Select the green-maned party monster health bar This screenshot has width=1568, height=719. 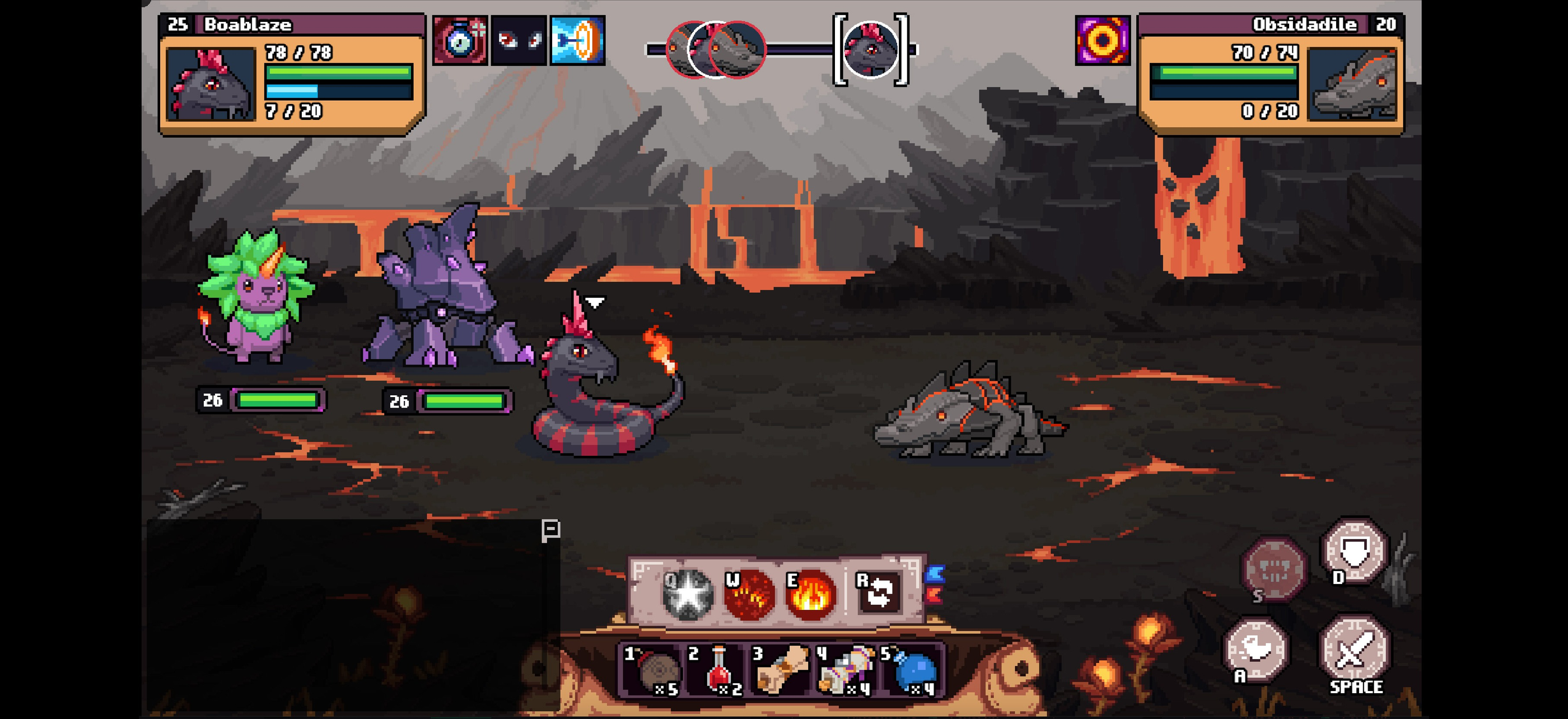pyautogui.click(x=278, y=400)
